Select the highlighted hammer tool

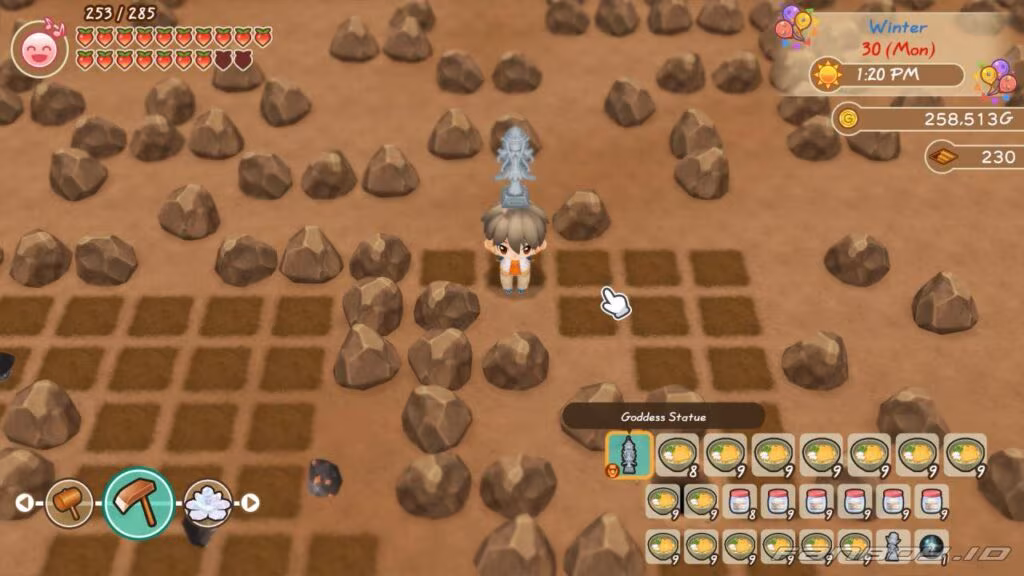[x=138, y=502]
